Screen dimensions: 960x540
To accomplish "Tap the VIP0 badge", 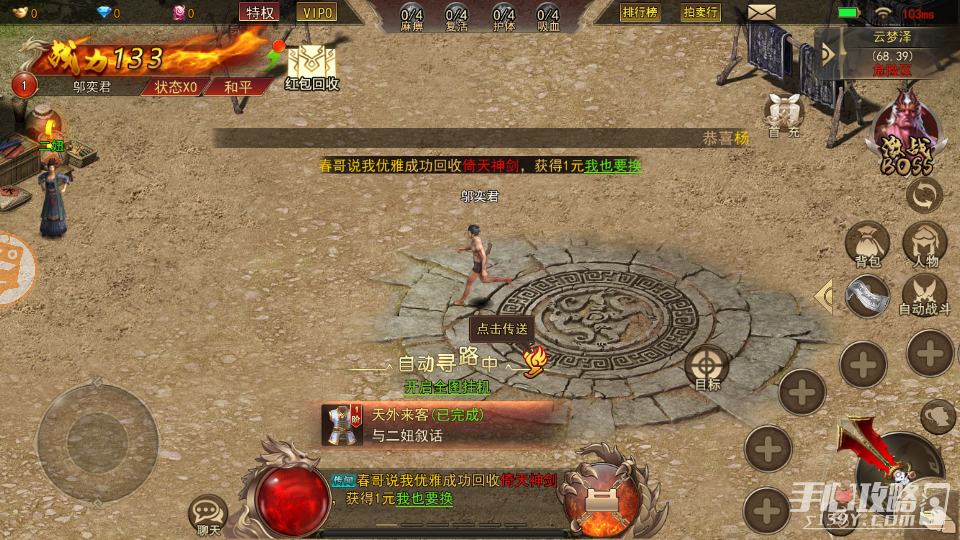I will [x=317, y=12].
